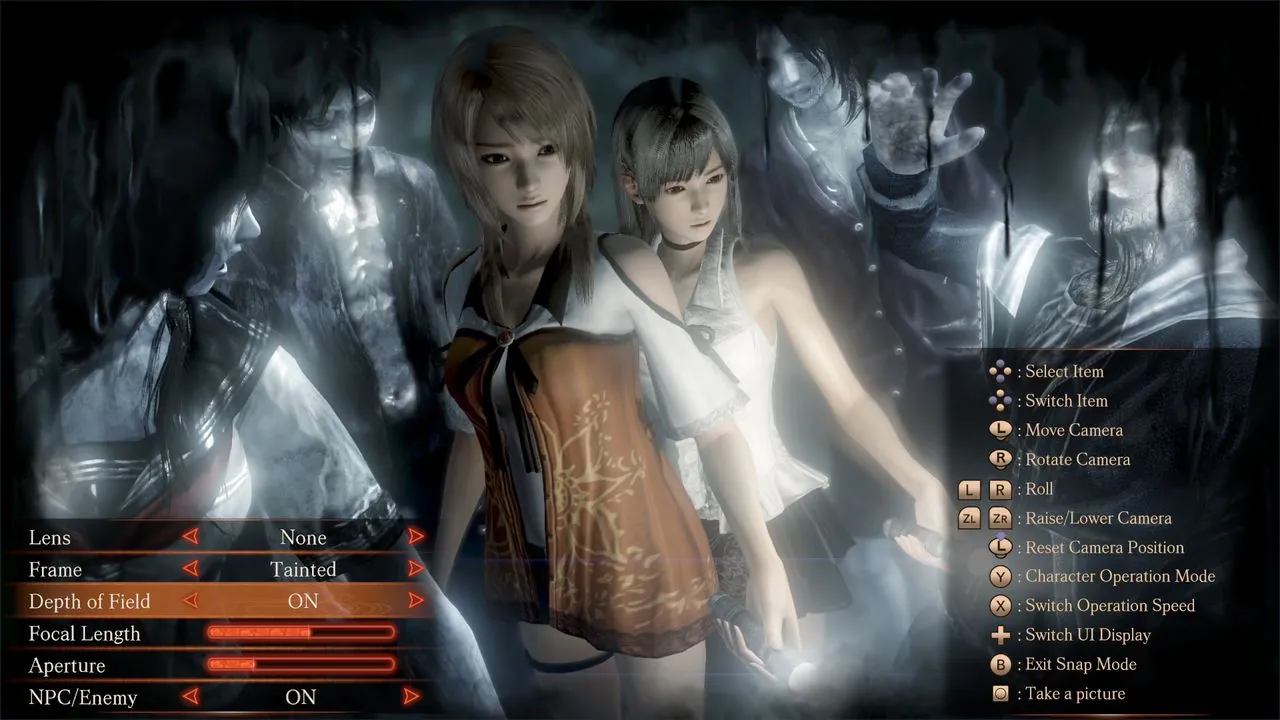The height and width of the screenshot is (720, 1280).
Task: Turn the Tainted frame setting on or off
Action: (x=303, y=569)
